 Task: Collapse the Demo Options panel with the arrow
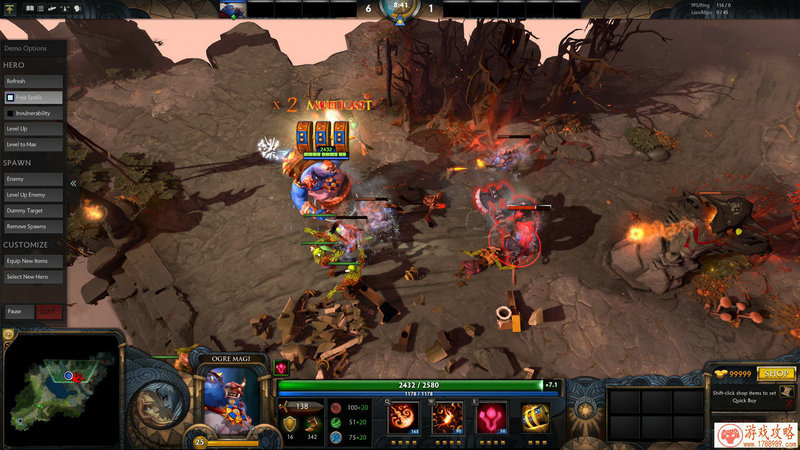pos(73,184)
